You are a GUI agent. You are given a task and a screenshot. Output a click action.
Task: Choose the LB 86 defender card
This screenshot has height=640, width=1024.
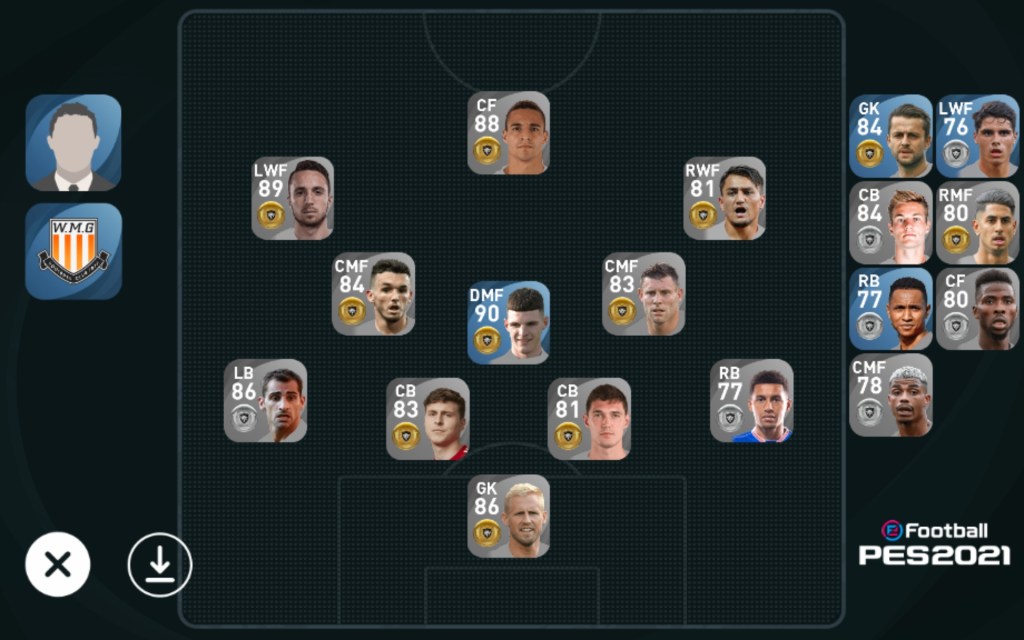[x=265, y=400]
